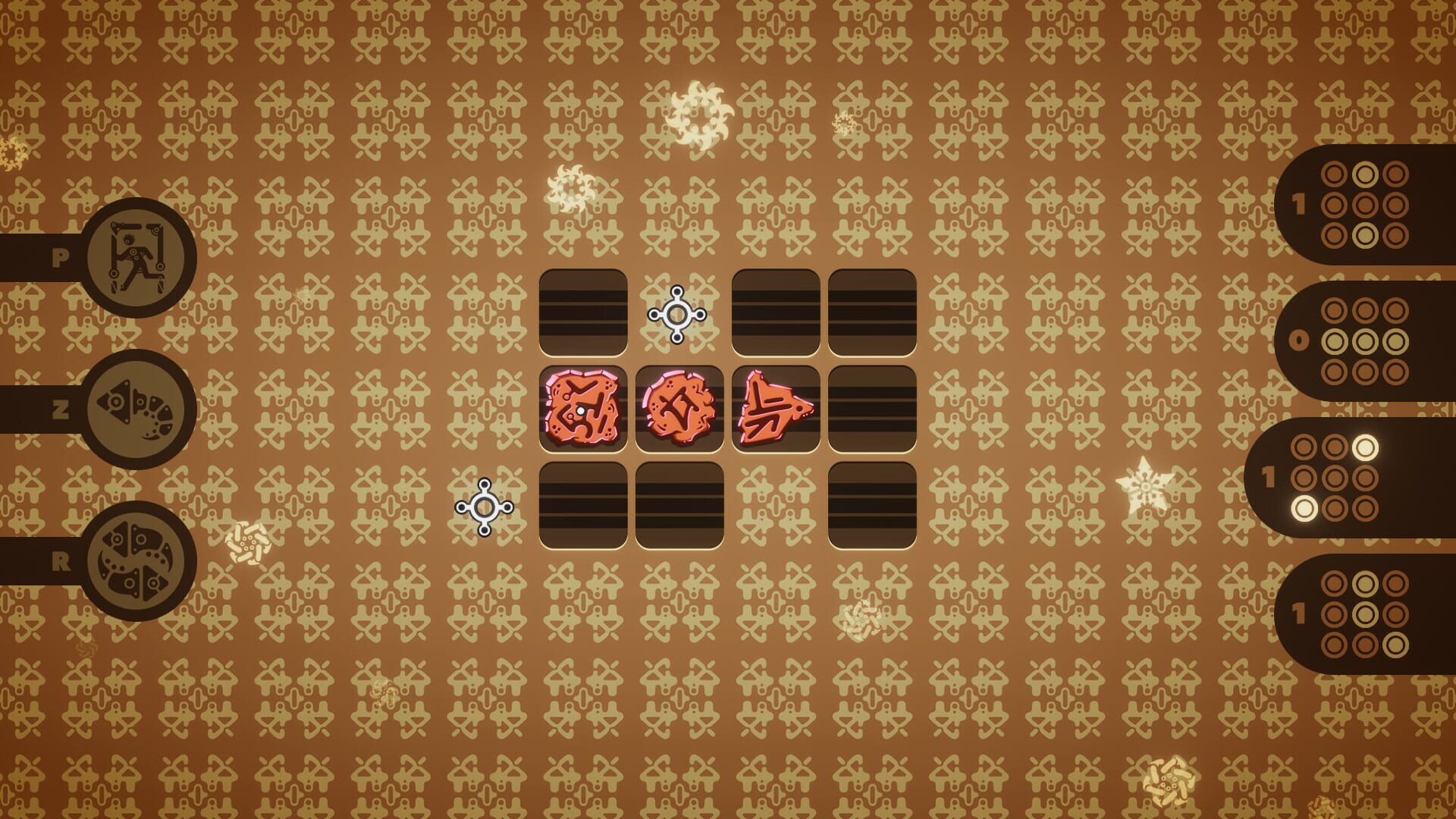This screenshot has height=819, width=1456.
Task: Switch to the pattern tray labeled 0
Action: [1298, 339]
